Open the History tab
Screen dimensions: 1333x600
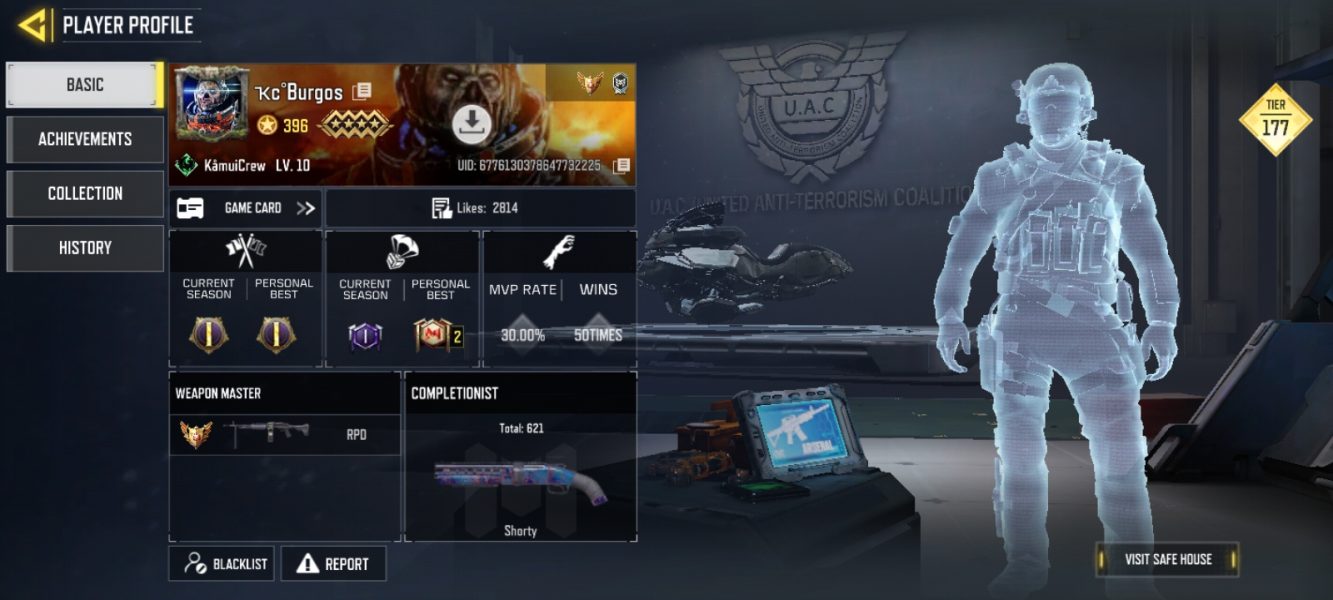tap(85, 248)
